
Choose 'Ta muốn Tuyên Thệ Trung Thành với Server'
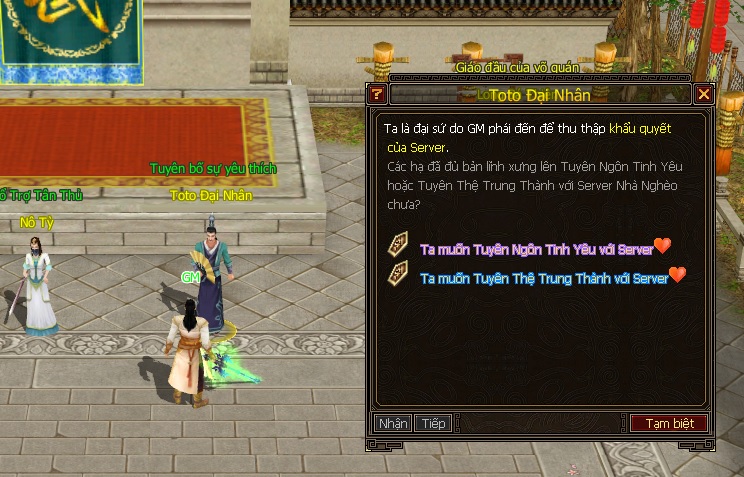(x=544, y=278)
